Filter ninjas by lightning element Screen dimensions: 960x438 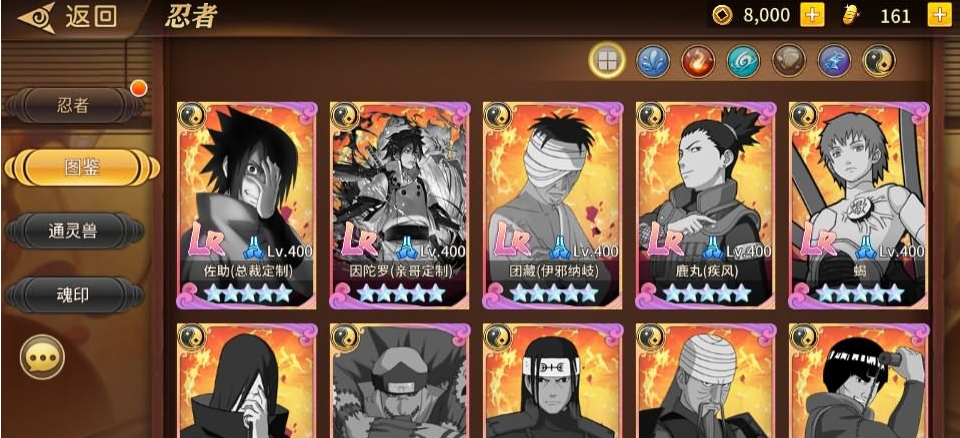pos(834,61)
